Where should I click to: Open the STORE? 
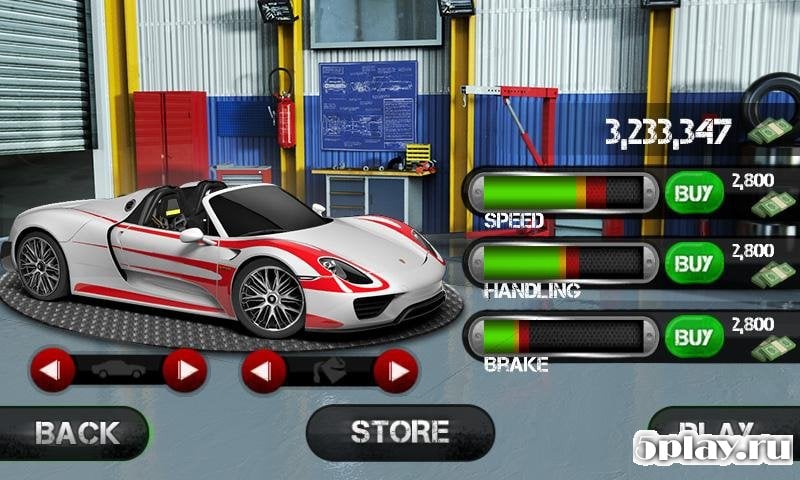399,432
